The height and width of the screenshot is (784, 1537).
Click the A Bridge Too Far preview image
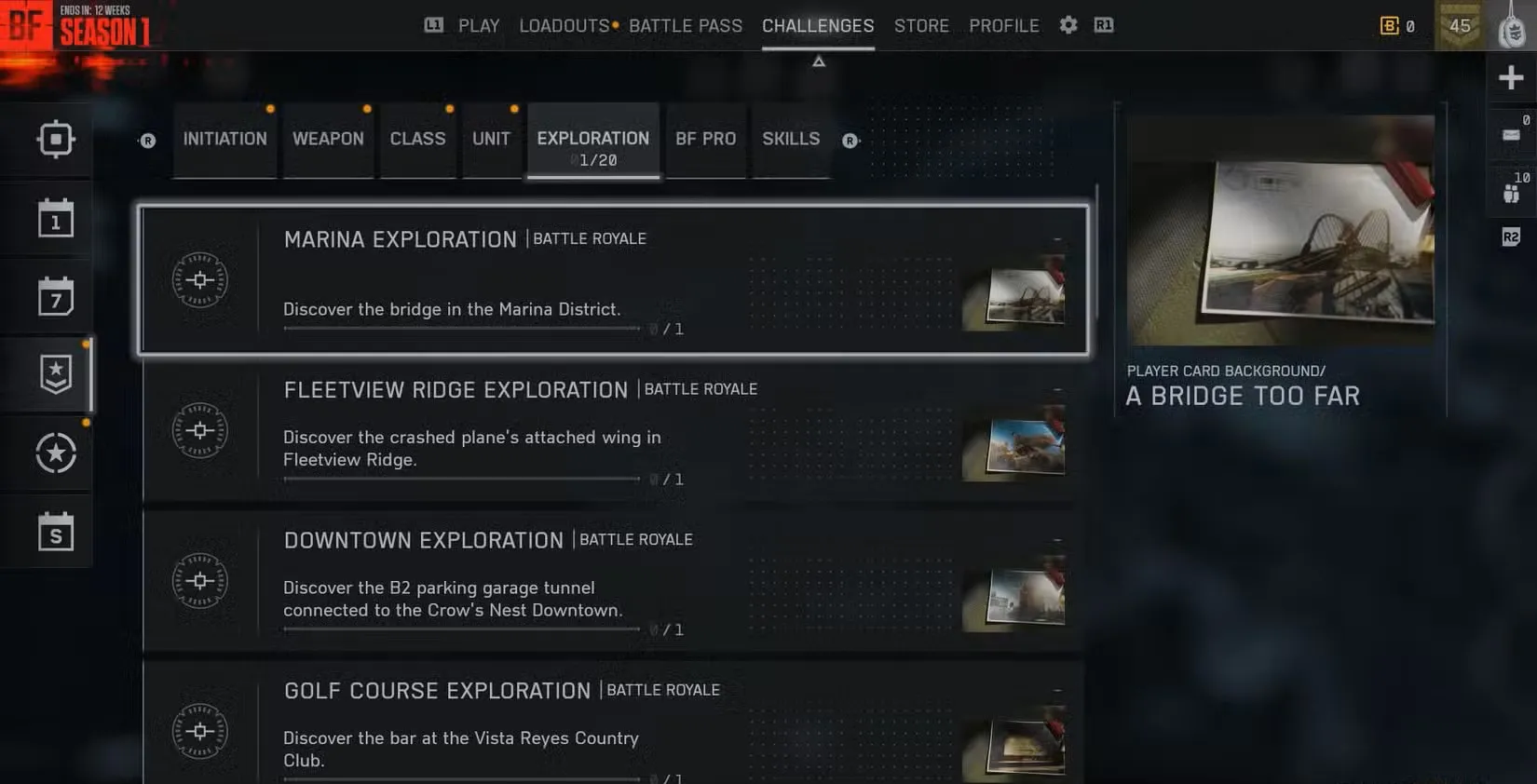1281,231
